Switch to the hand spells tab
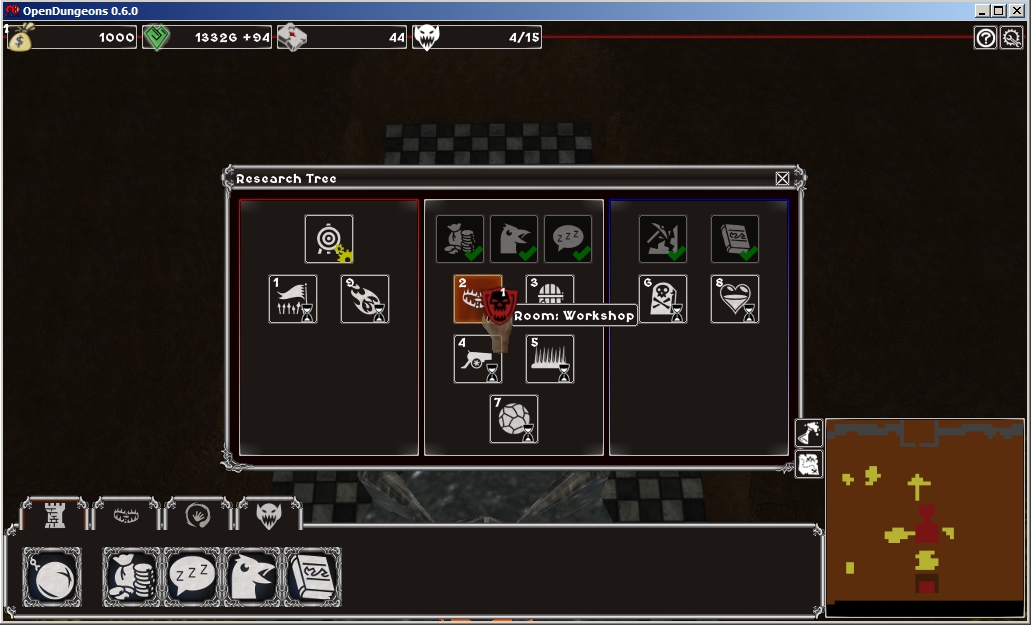 (x=198, y=515)
